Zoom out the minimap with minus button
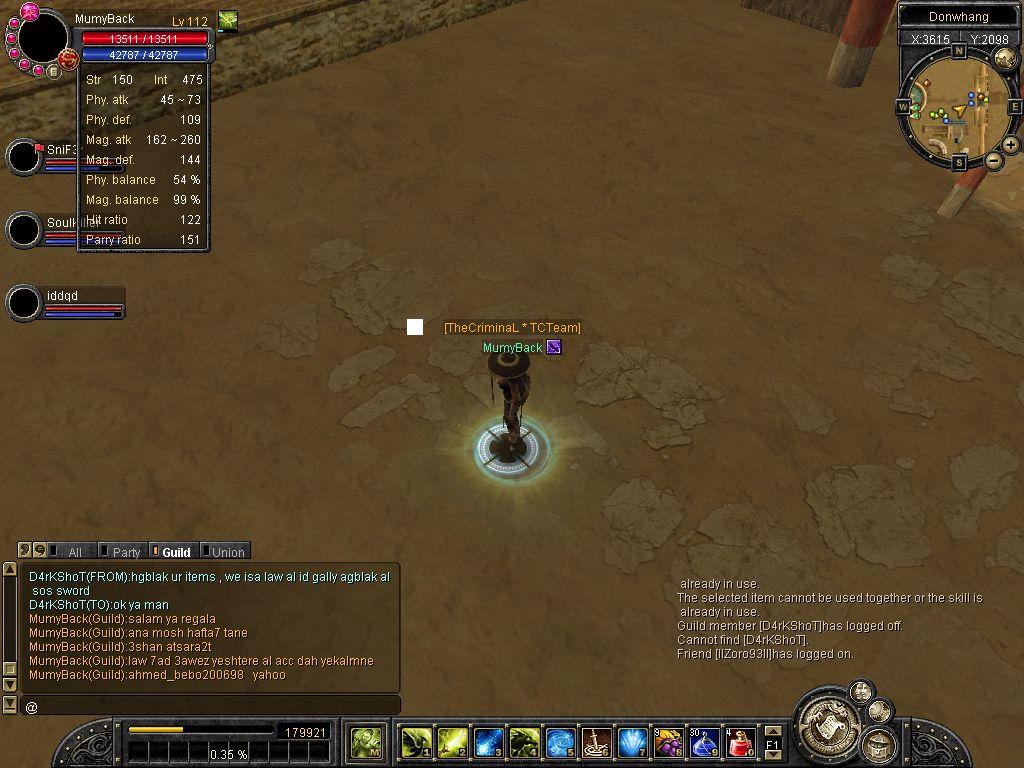This screenshot has height=768, width=1024. [994, 161]
